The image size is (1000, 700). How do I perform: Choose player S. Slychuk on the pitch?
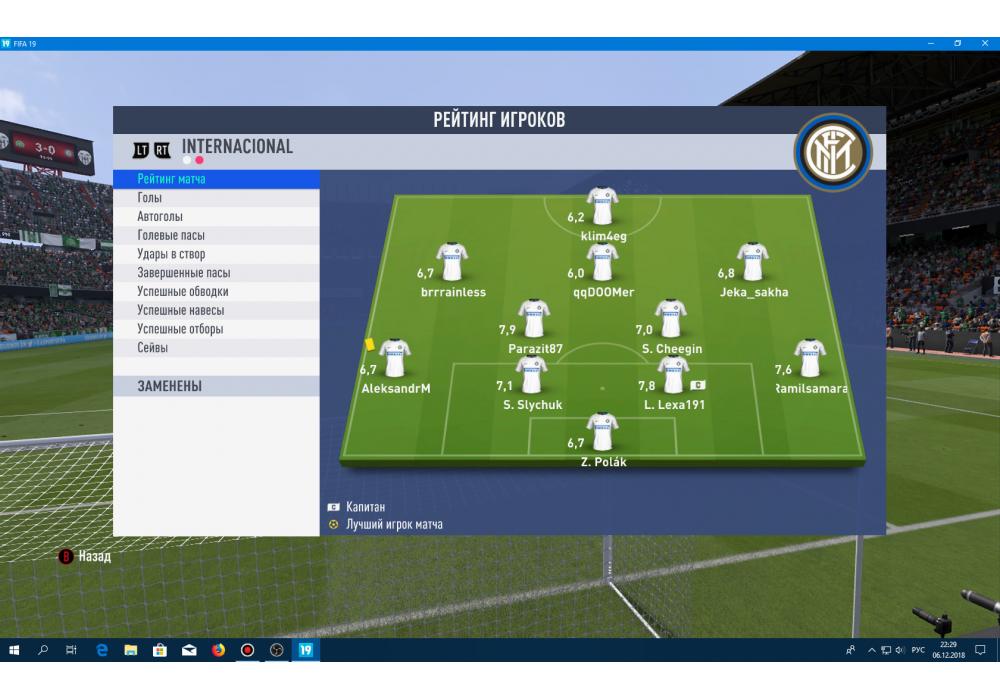pyautogui.click(x=532, y=377)
